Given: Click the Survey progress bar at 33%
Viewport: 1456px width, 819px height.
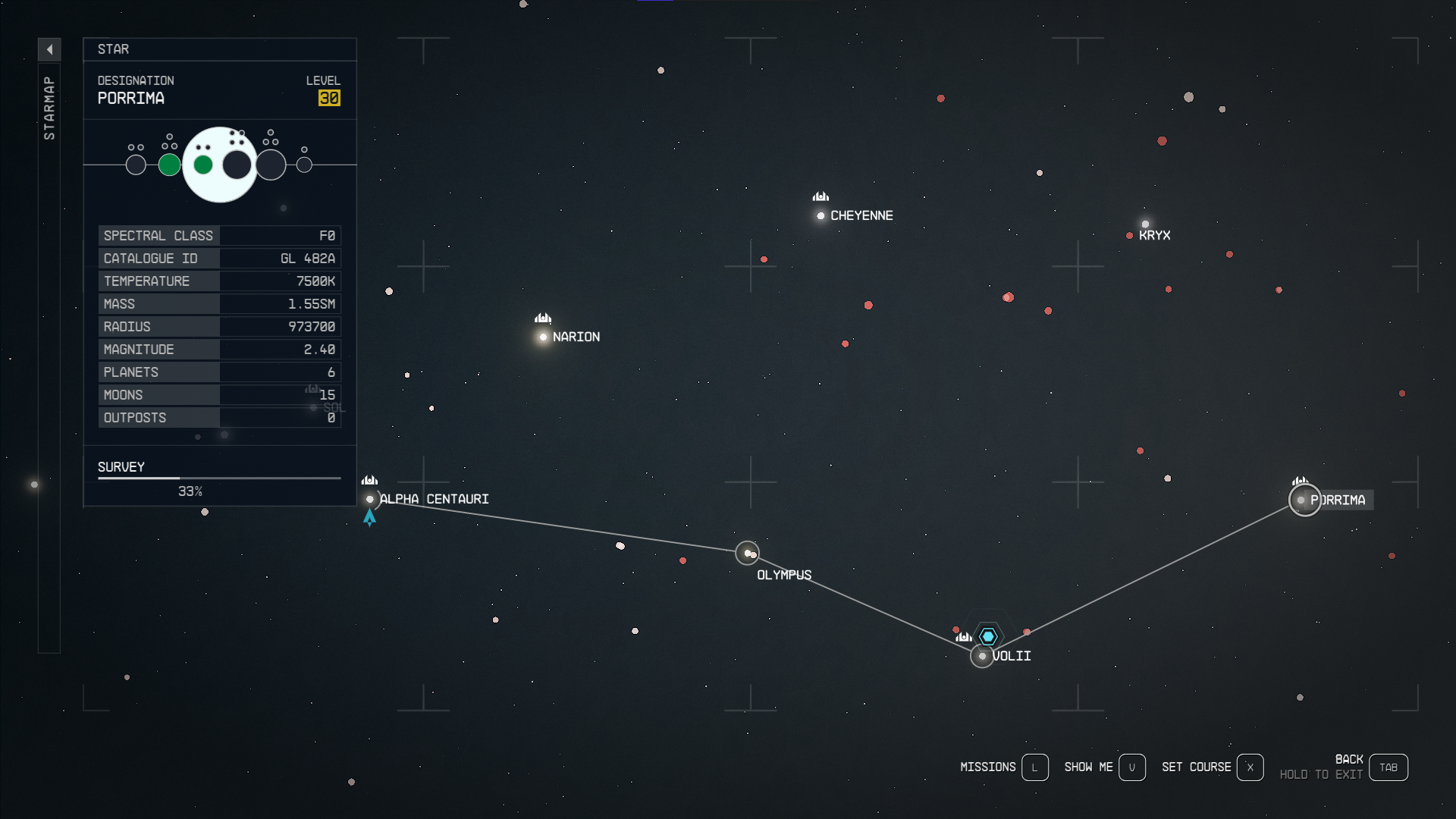Looking at the screenshot, I should point(219,479).
